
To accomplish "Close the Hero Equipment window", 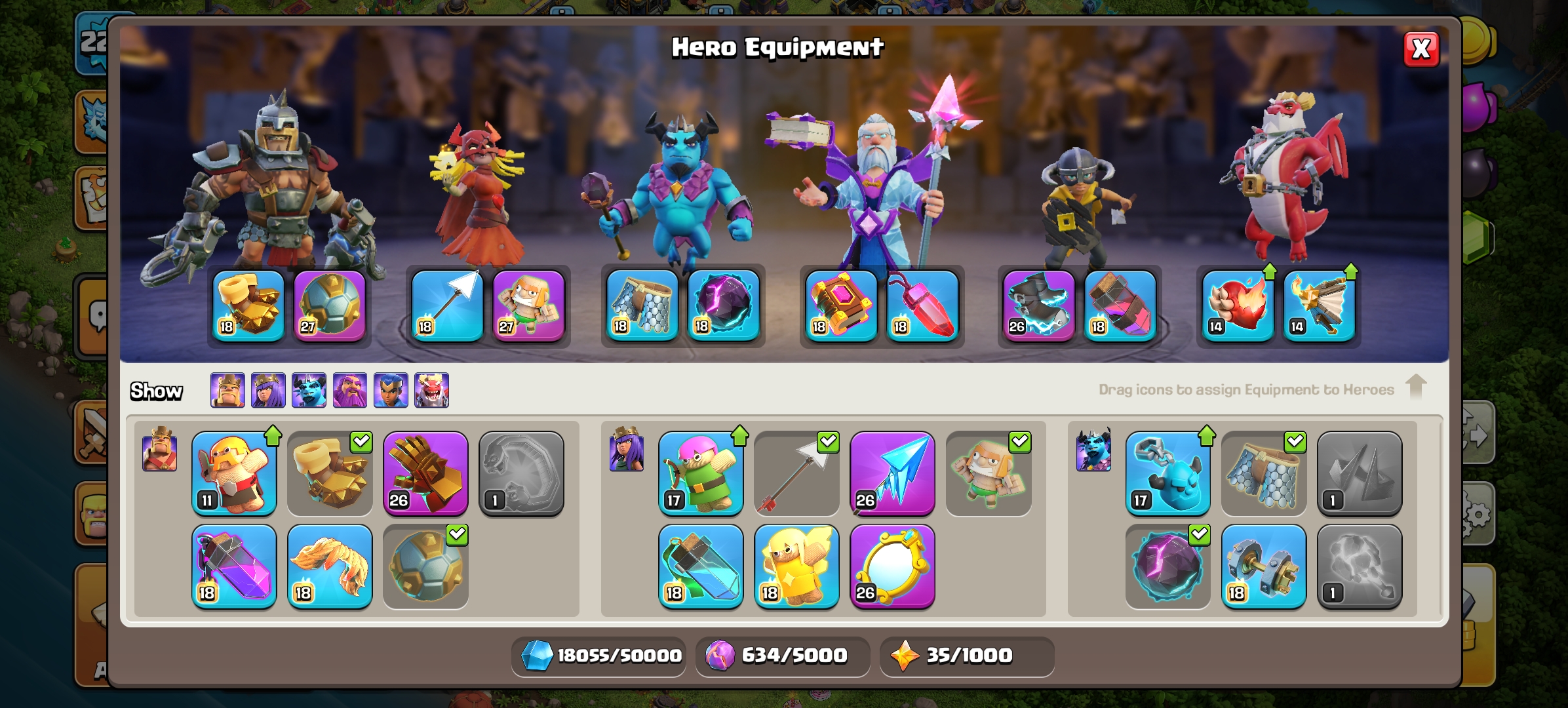I will (1421, 49).
